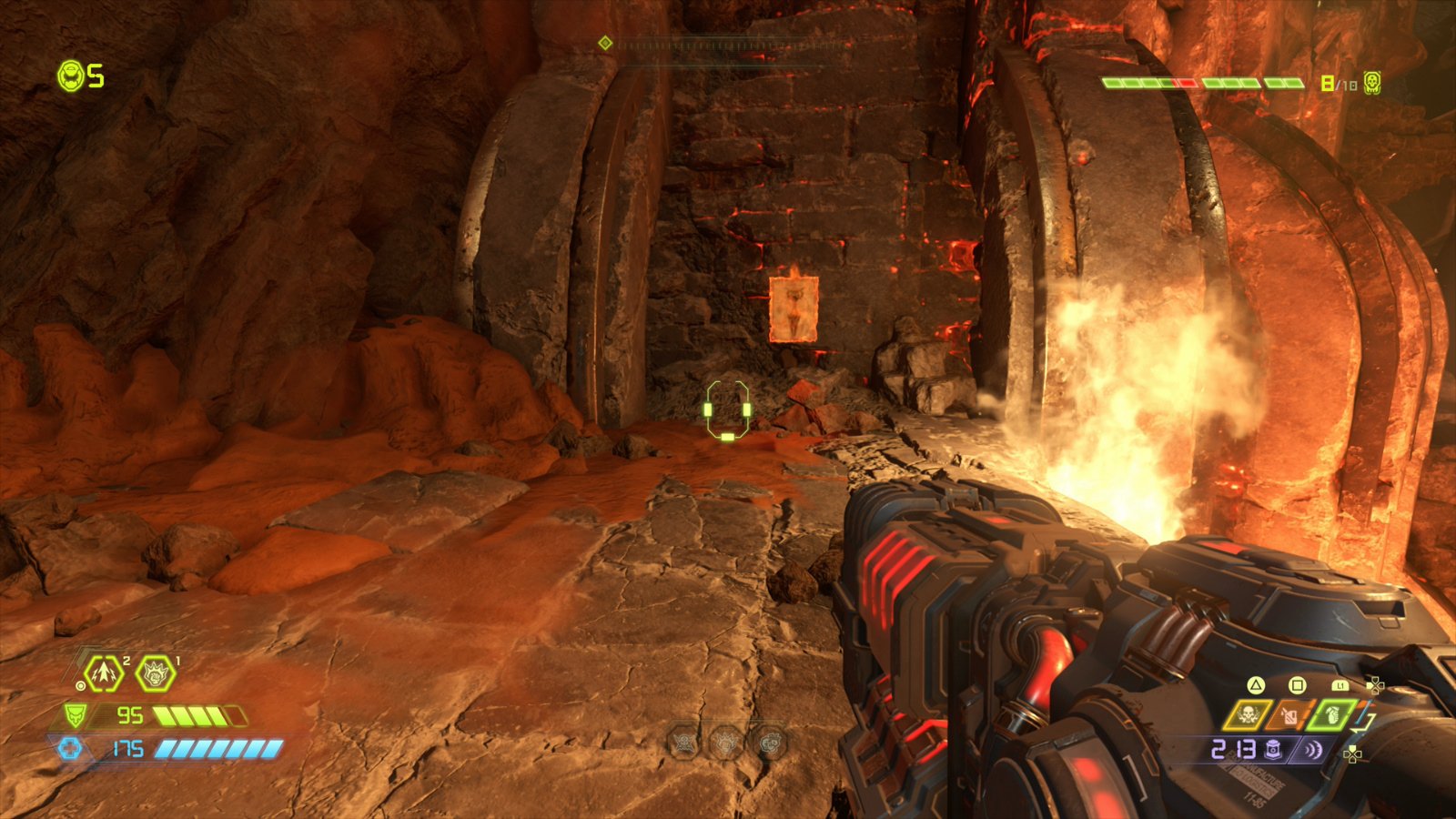The image size is (1456, 819).
Task: Toggle the d-pad weapon swap indicator
Action: coord(1375,684)
